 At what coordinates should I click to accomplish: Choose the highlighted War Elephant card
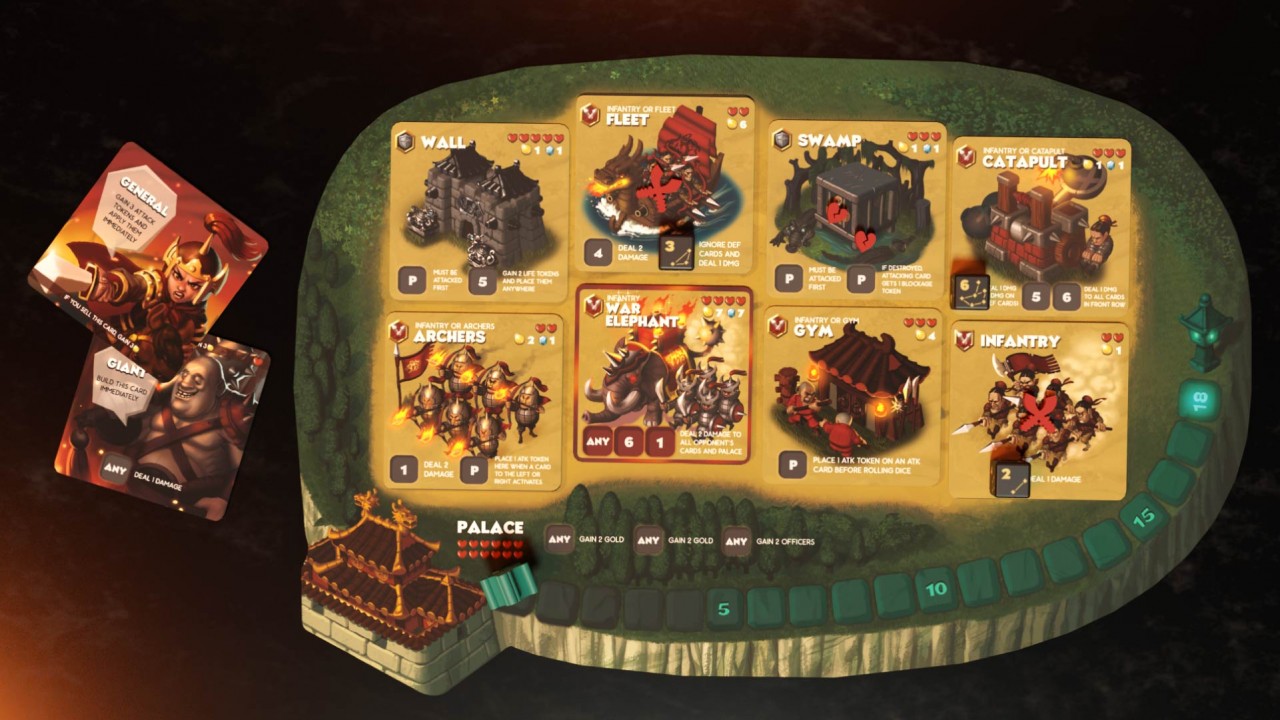[663, 373]
